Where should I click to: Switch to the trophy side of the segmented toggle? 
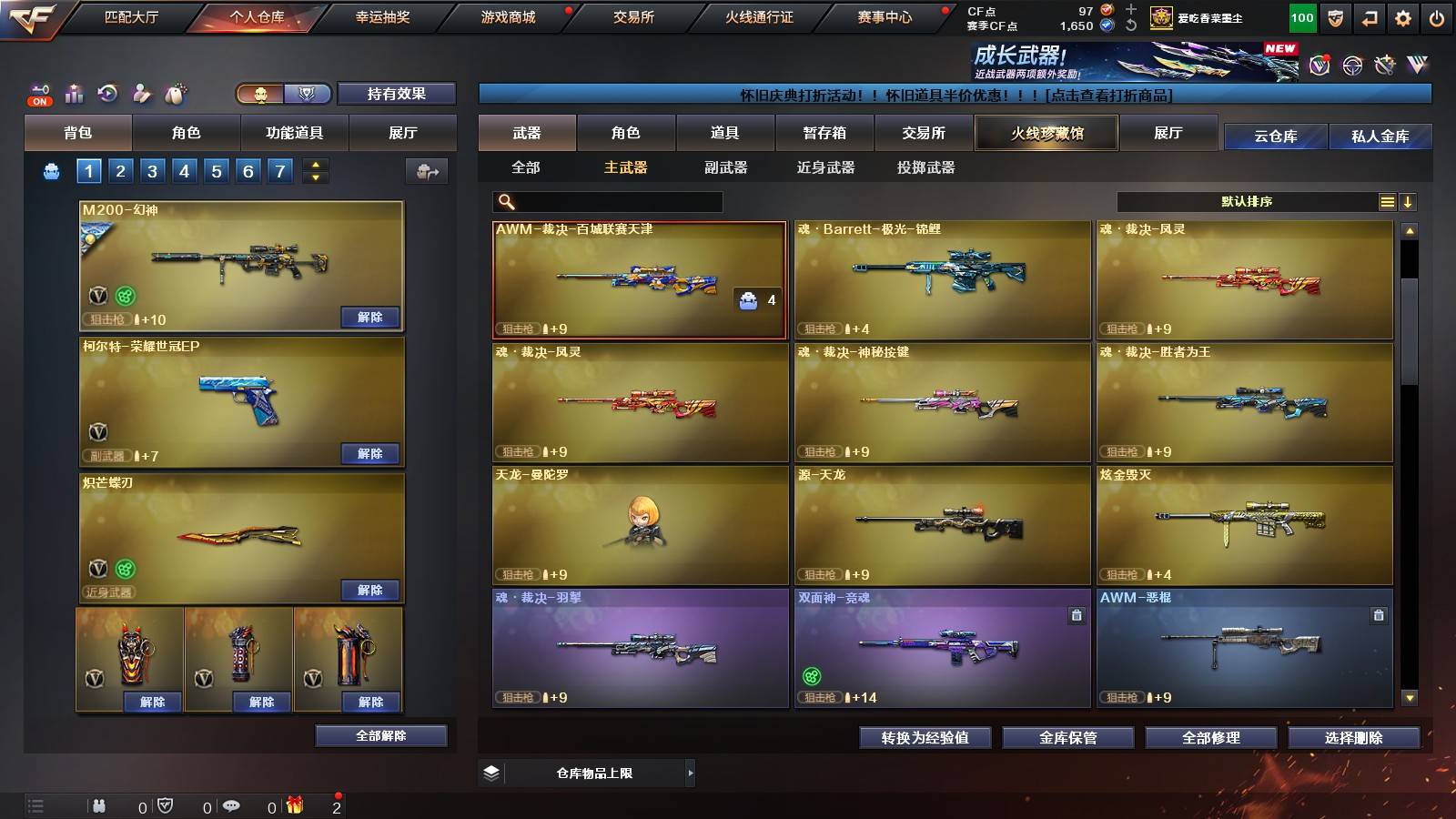308,94
